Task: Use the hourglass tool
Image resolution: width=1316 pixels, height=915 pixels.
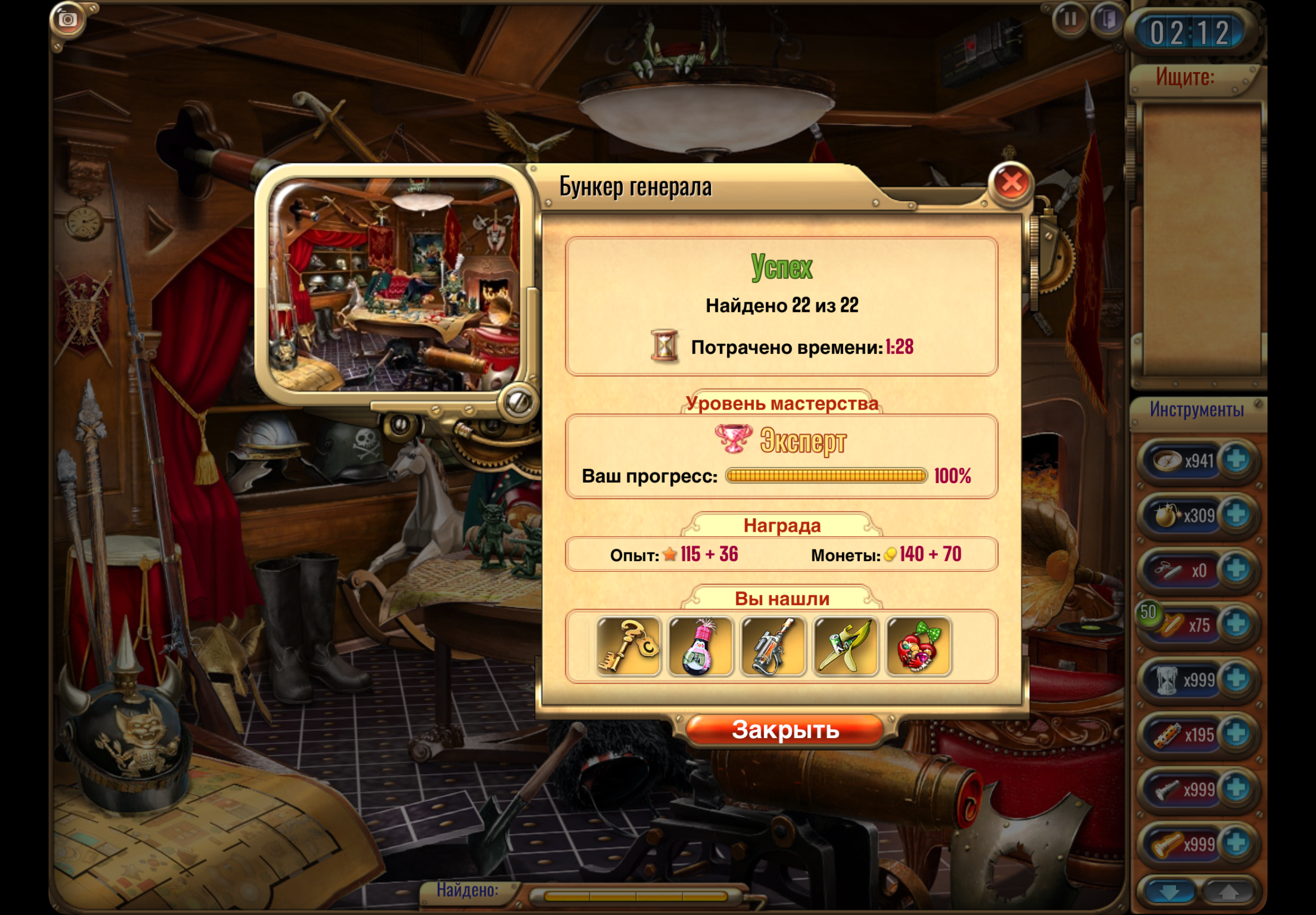Action: 1168,680
